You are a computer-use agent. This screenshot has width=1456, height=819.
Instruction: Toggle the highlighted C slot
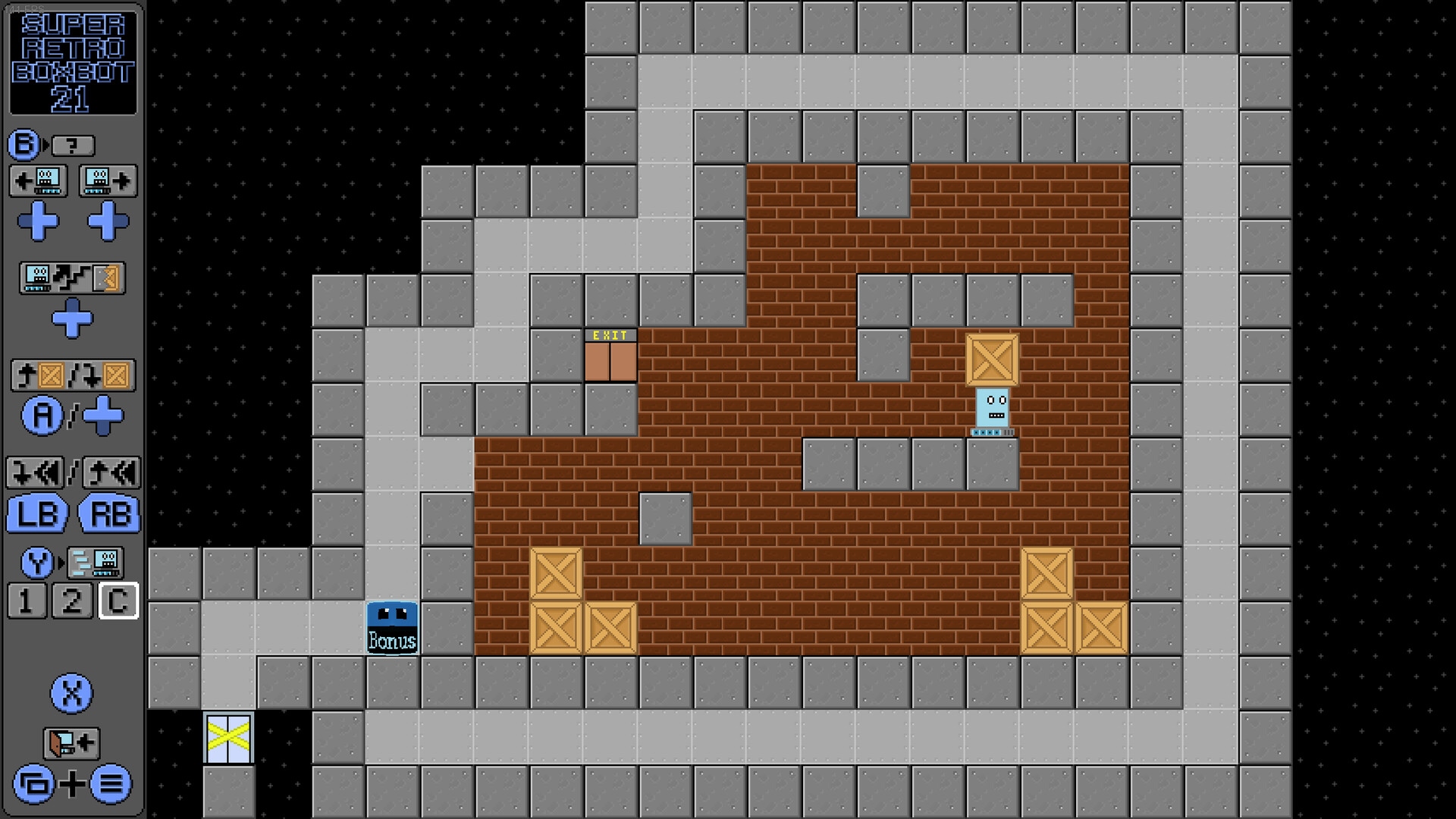tap(118, 601)
